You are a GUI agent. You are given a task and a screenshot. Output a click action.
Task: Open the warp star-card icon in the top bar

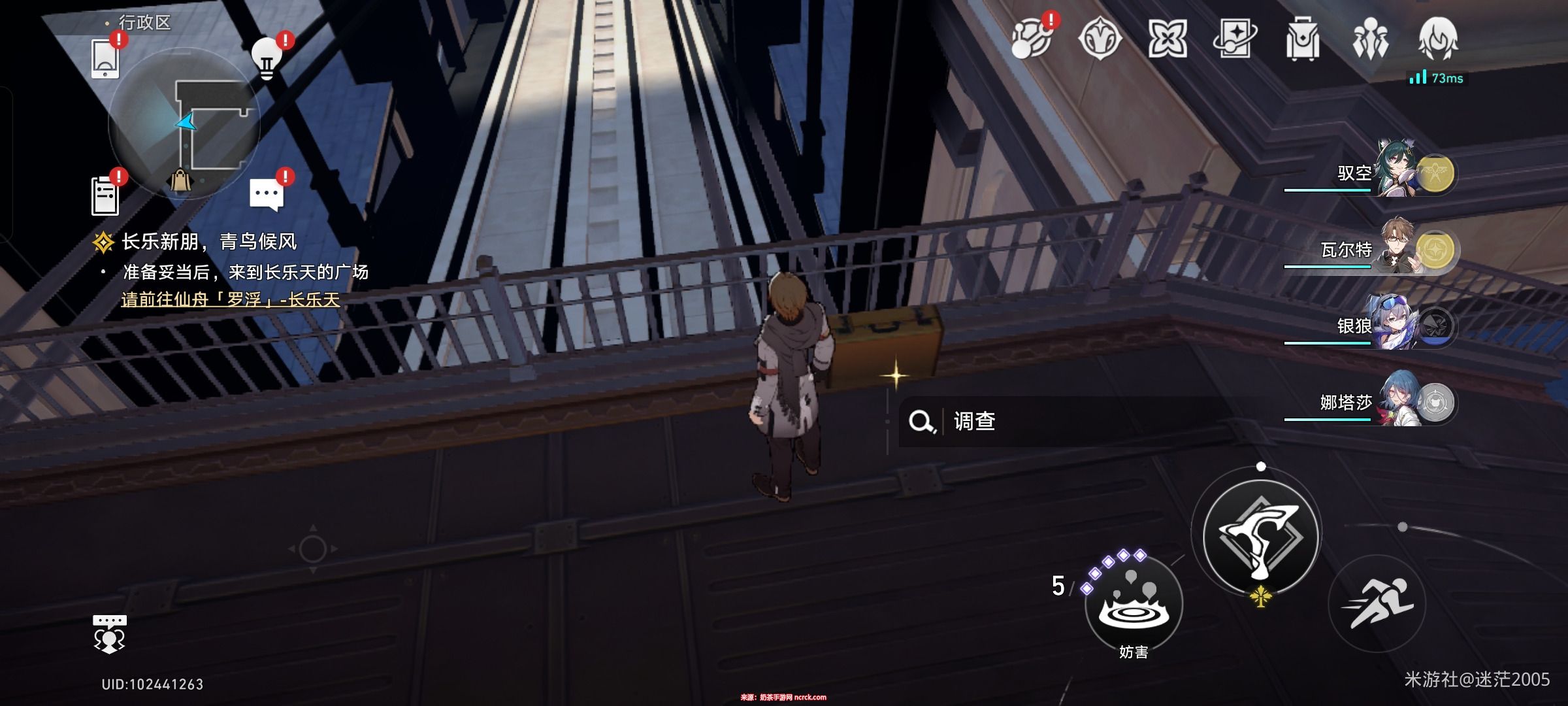click(1235, 39)
